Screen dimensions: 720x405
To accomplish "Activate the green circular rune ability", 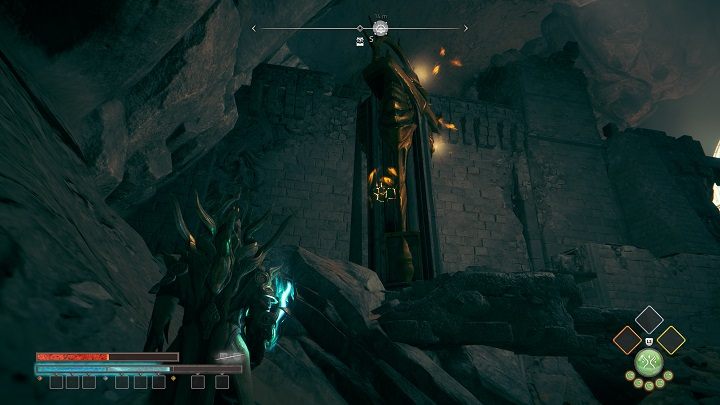I will click(649, 362).
